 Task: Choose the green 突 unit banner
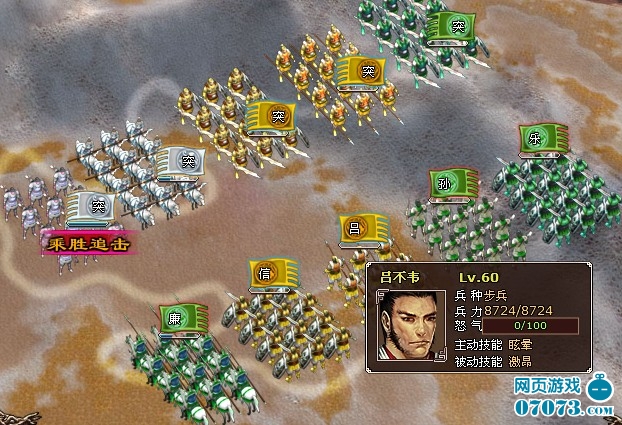[x=449, y=24]
